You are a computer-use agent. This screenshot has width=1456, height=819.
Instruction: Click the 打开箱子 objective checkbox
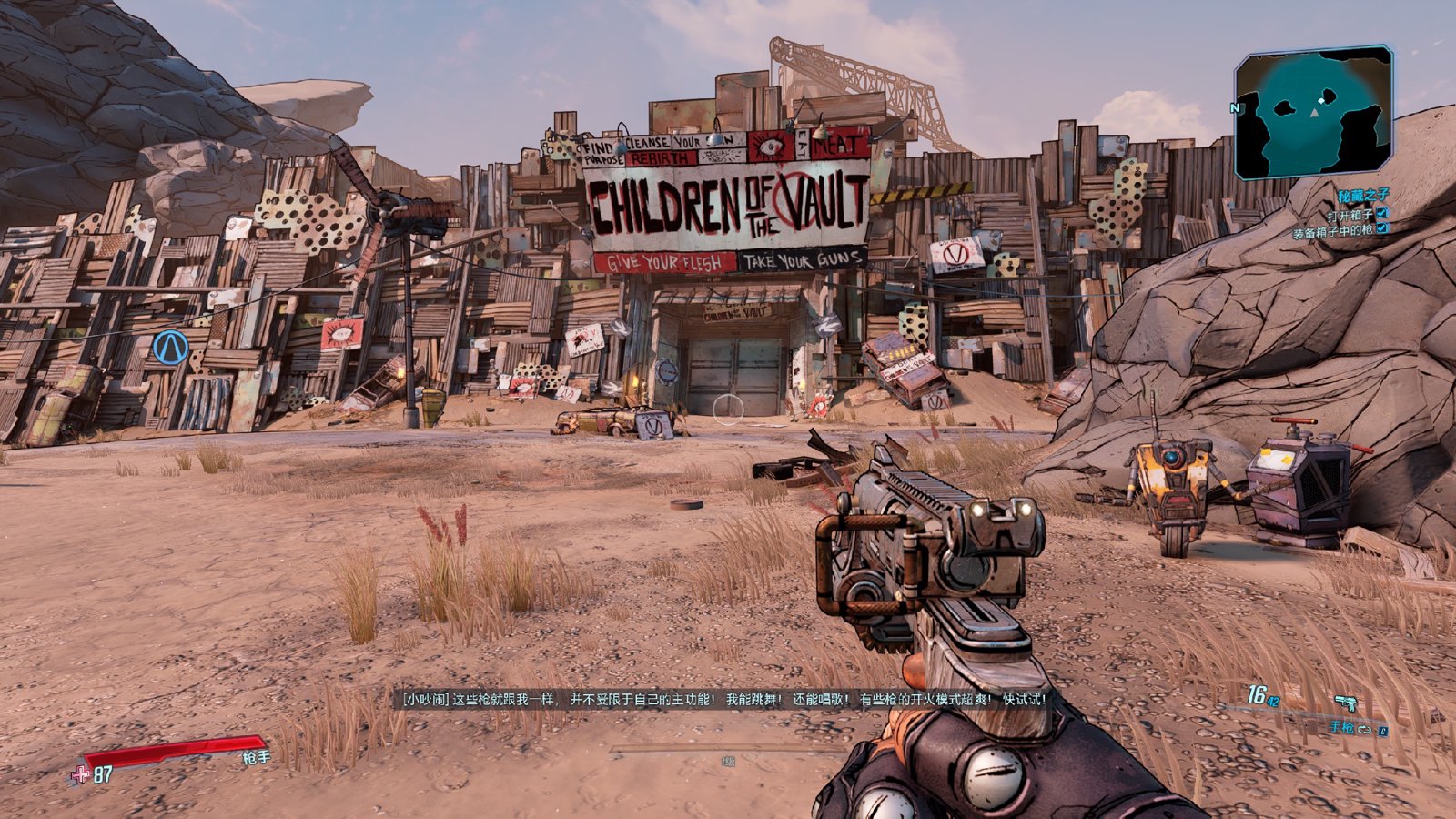click(1382, 213)
